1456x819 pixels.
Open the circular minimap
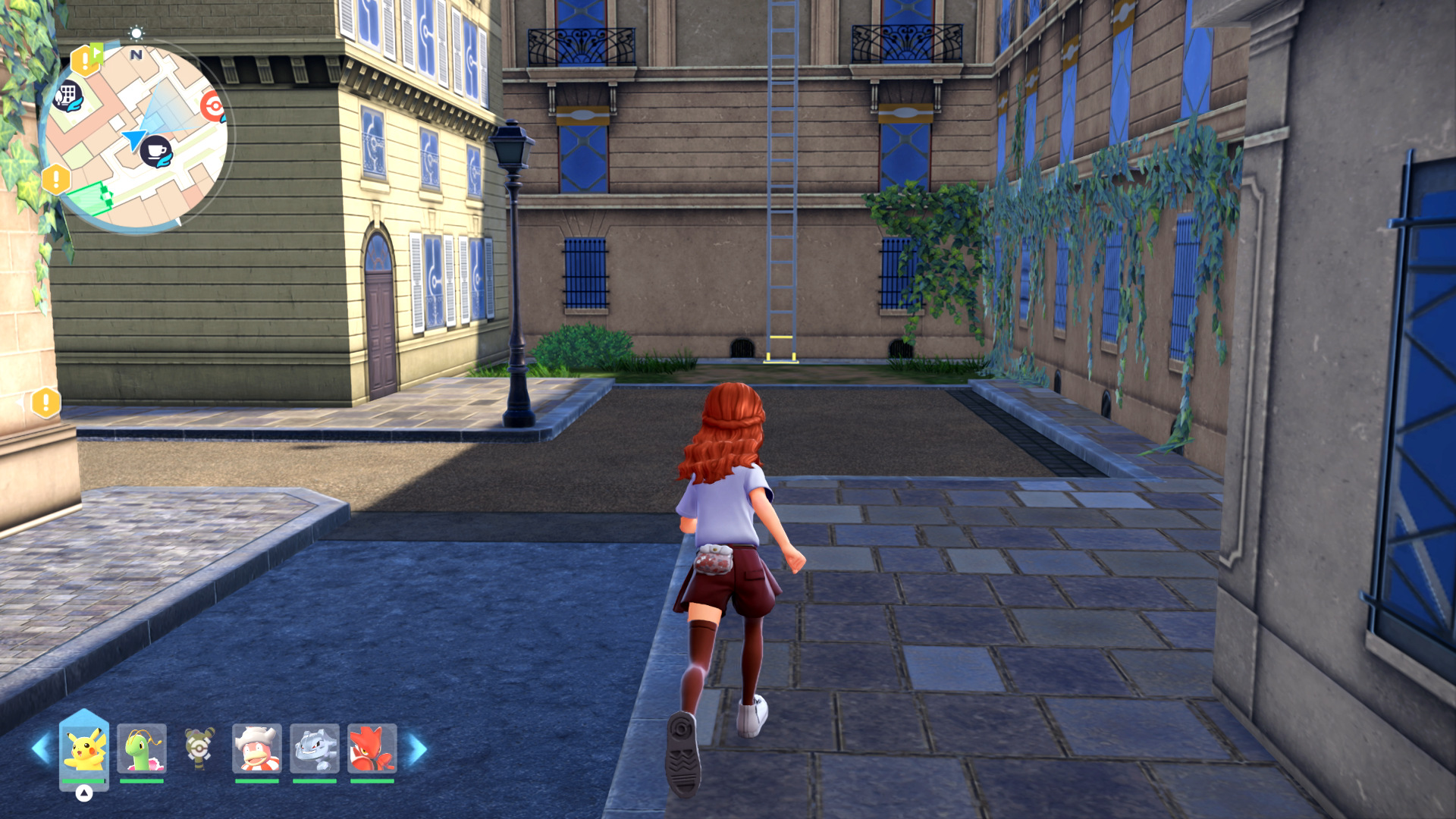[x=136, y=136]
